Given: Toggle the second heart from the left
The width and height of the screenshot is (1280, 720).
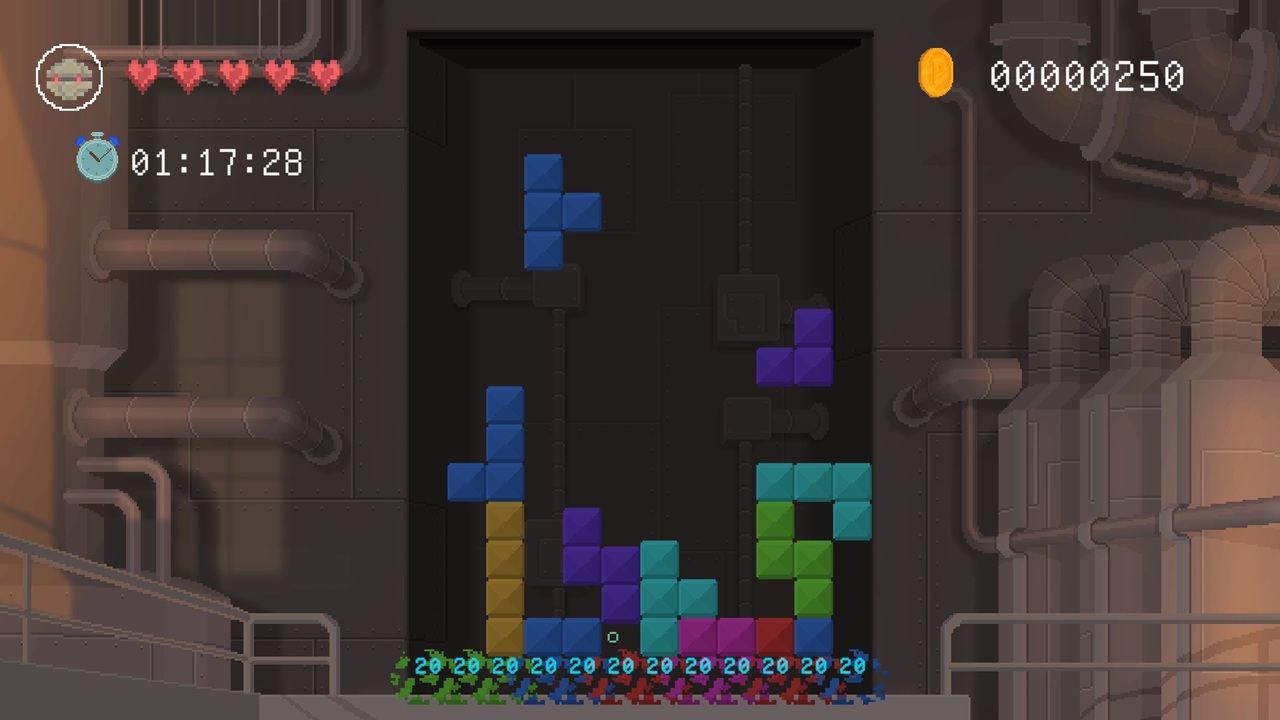Looking at the screenshot, I should click(188, 74).
